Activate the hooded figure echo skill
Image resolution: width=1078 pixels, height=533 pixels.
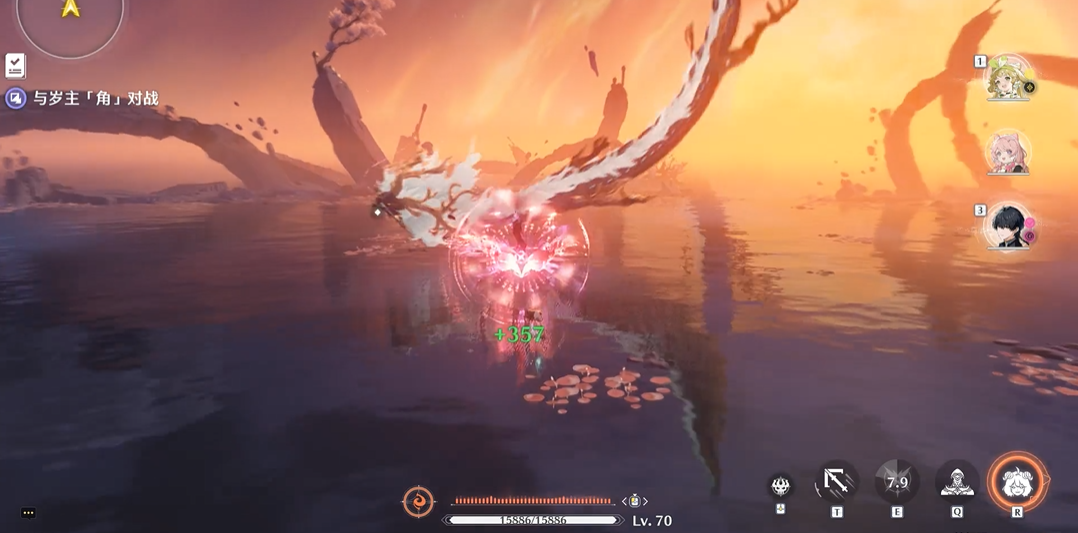[x=957, y=483]
